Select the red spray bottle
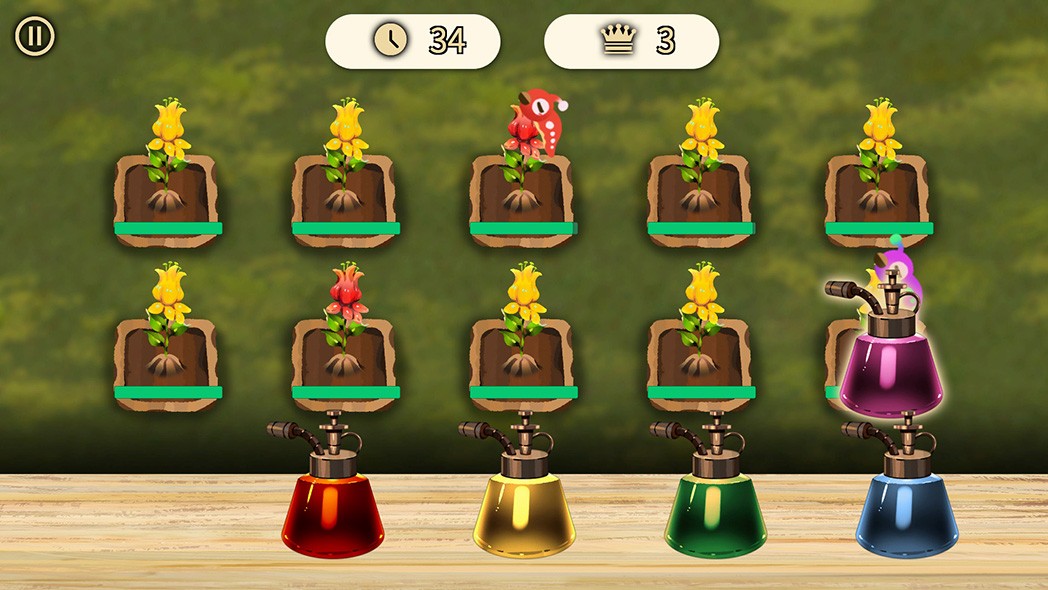Image resolution: width=1048 pixels, height=590 pixels. click(333, 510)
